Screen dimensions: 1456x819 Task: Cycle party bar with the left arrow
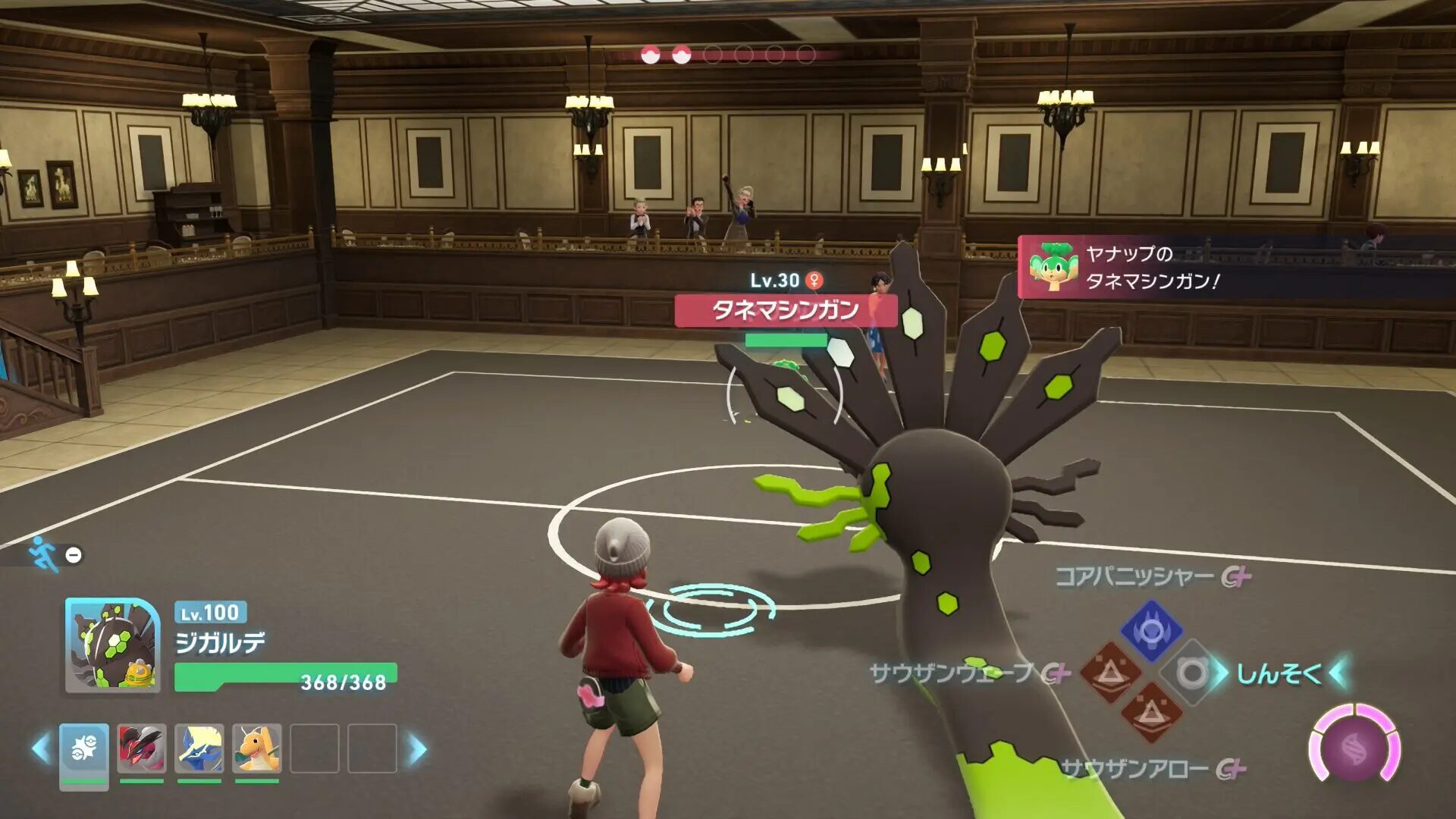point(41,749)
